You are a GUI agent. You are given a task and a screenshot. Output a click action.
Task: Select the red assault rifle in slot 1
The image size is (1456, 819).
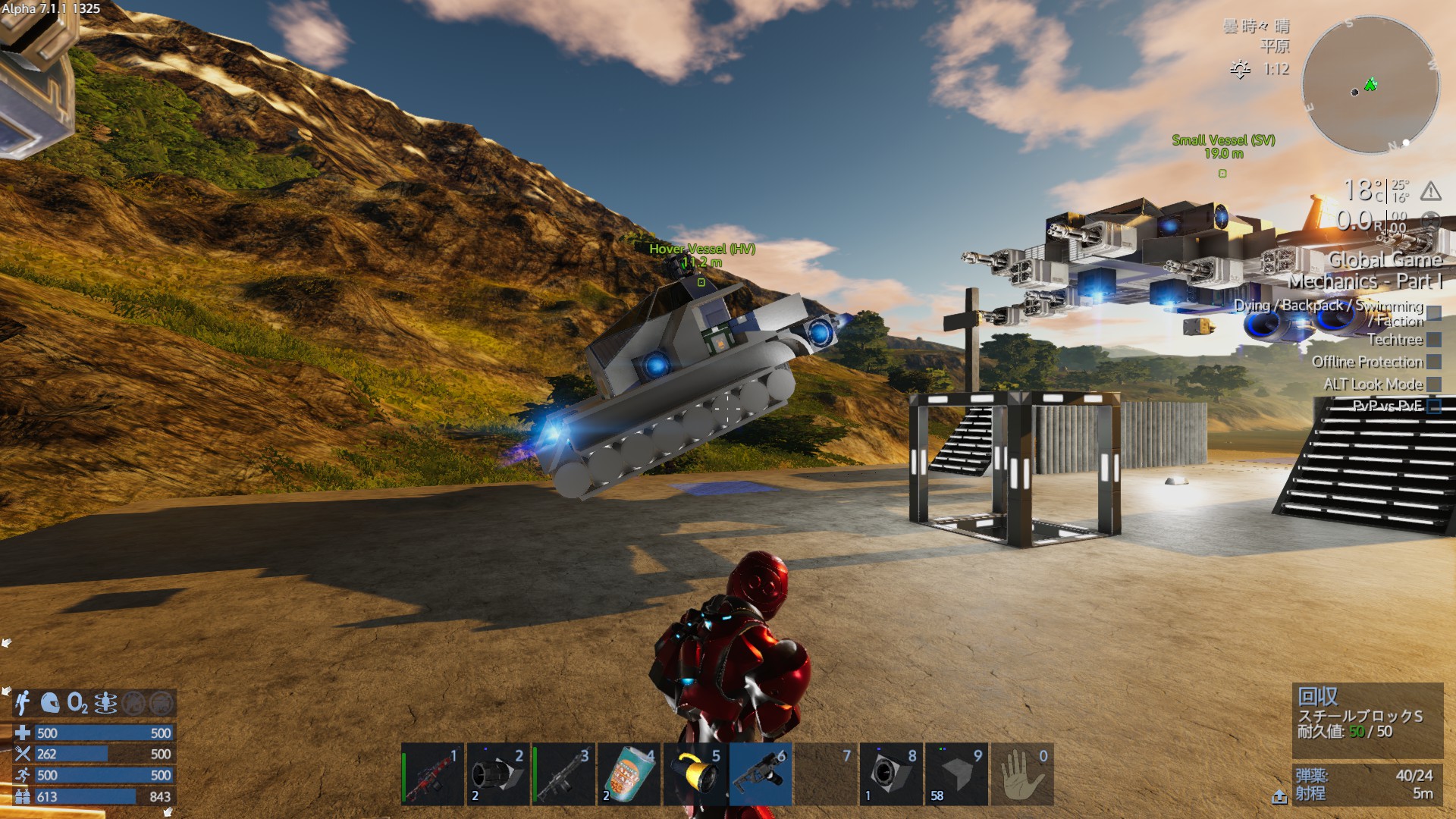pyautogui.click(x=432, y=774)
